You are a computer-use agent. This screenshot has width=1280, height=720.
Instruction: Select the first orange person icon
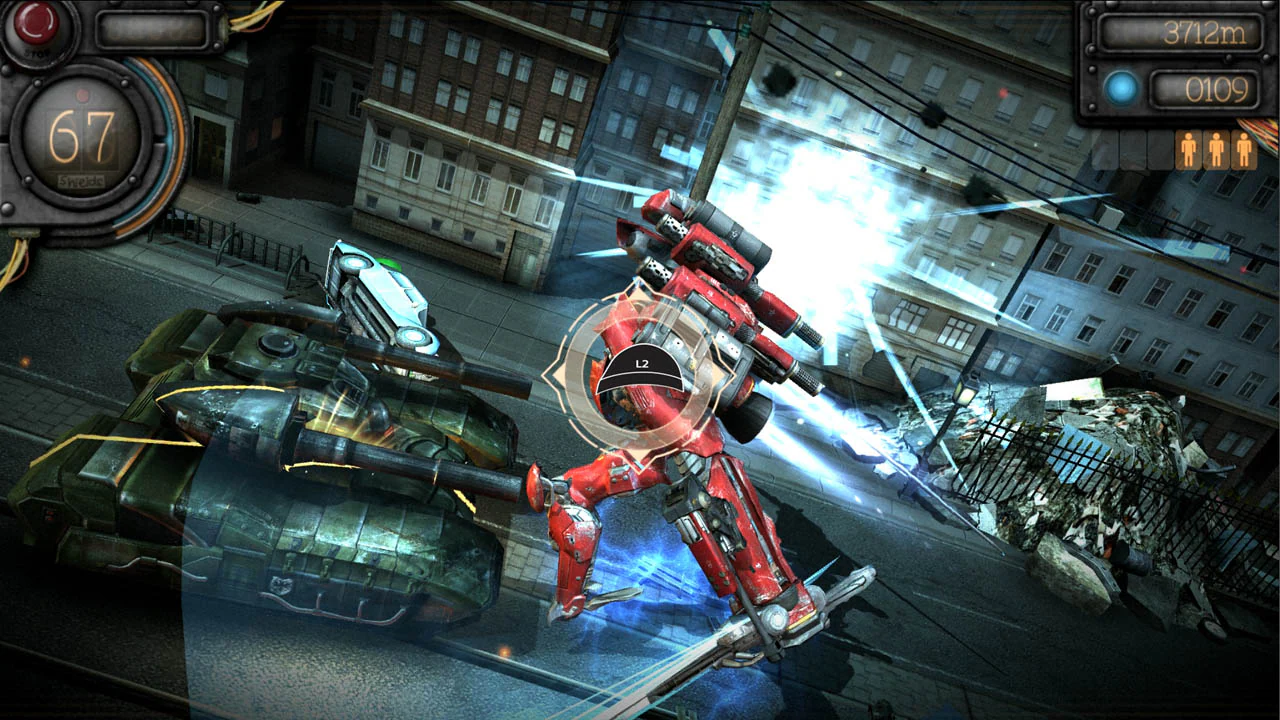click(1189, 148)
